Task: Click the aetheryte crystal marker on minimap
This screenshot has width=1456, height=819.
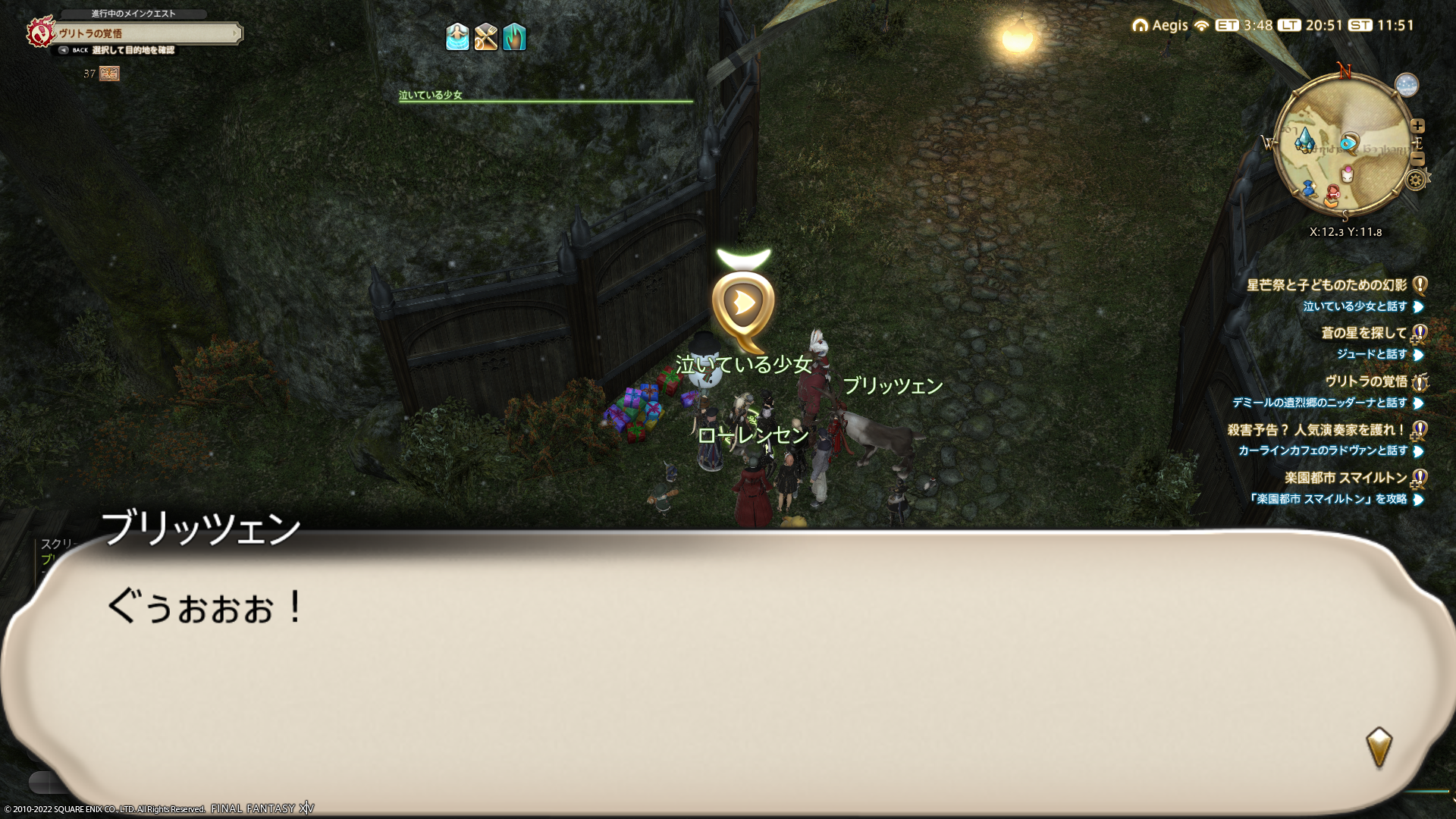Action: [x=1304, y=140]
